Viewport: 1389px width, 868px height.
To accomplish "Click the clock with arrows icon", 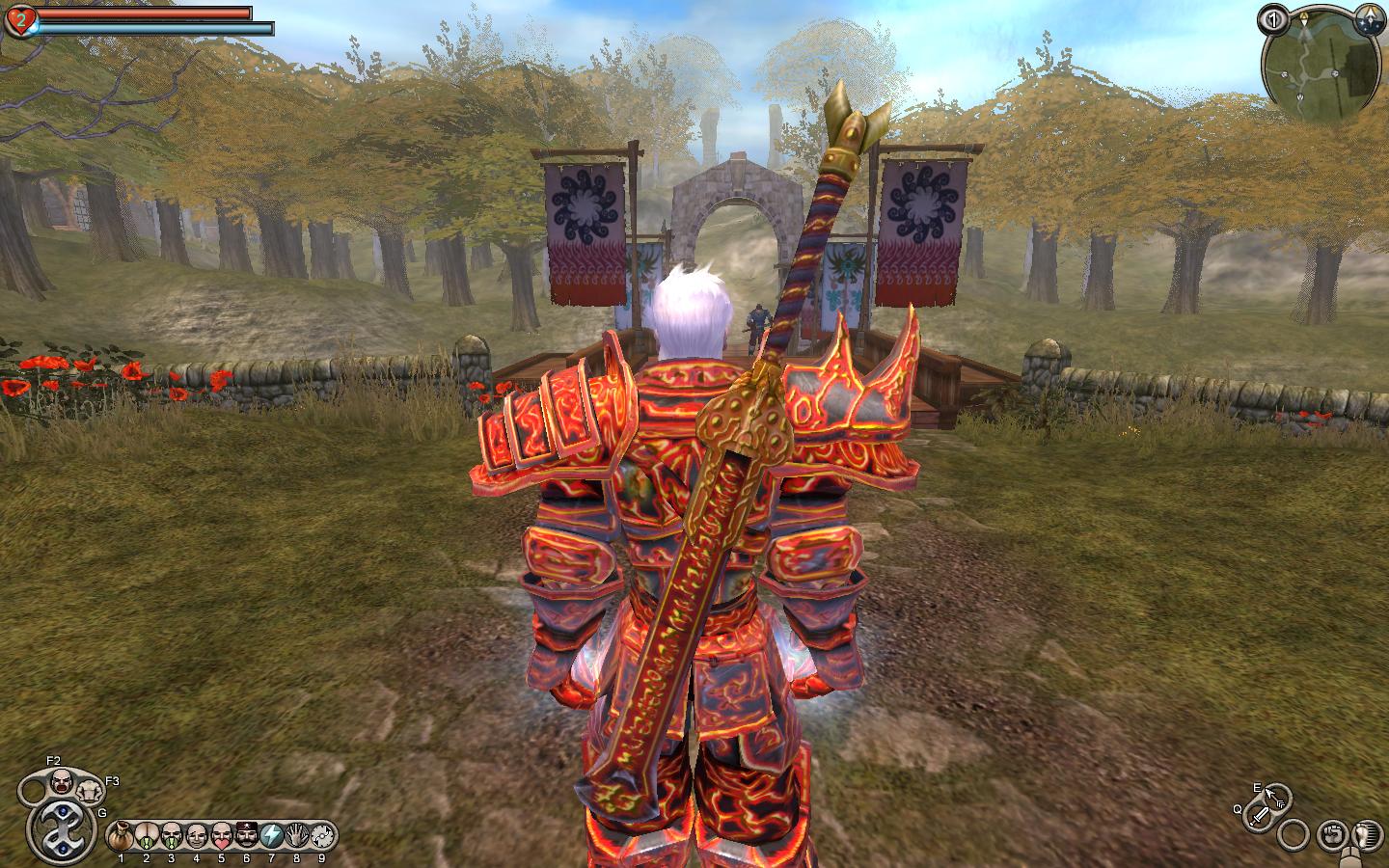I will (x=322, y=835).
